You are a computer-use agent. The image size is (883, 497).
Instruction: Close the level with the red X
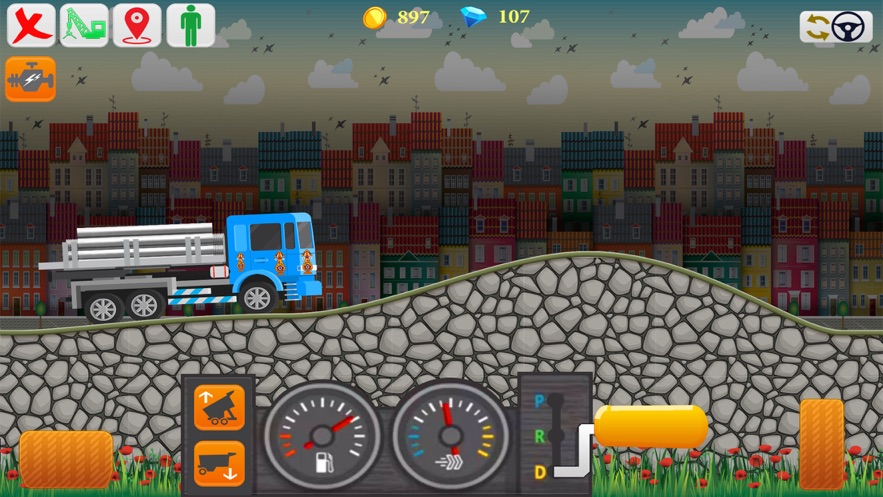pos(31,25)
